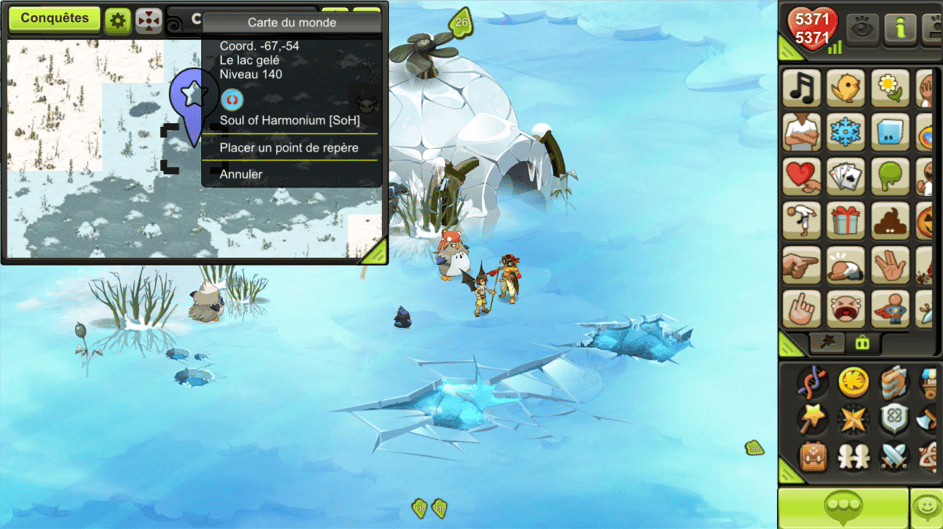Center the map with the arrows button

(x=149, y=20)
